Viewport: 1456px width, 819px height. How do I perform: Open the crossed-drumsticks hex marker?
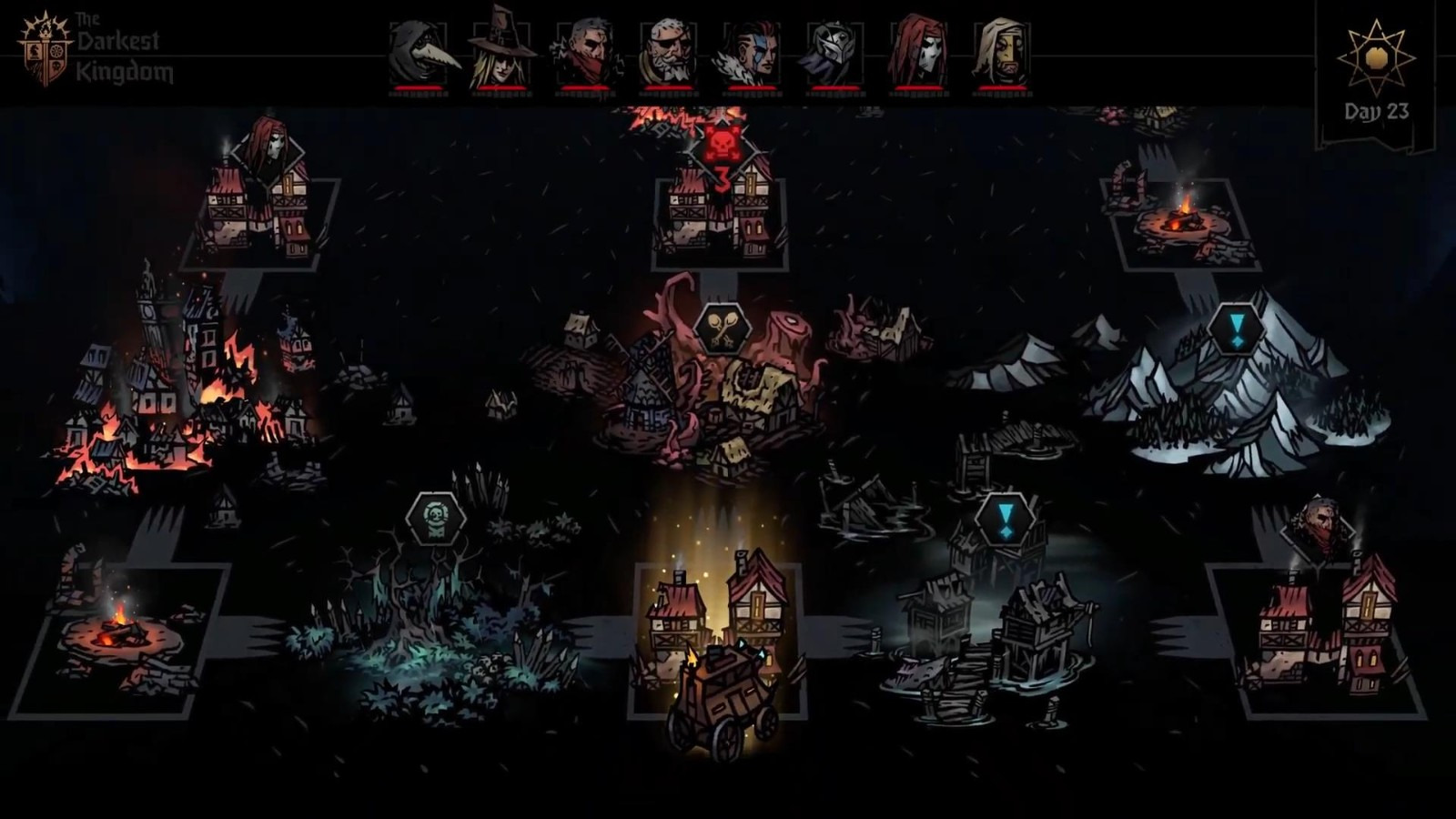pyautogui.click(x=722, y=330)
